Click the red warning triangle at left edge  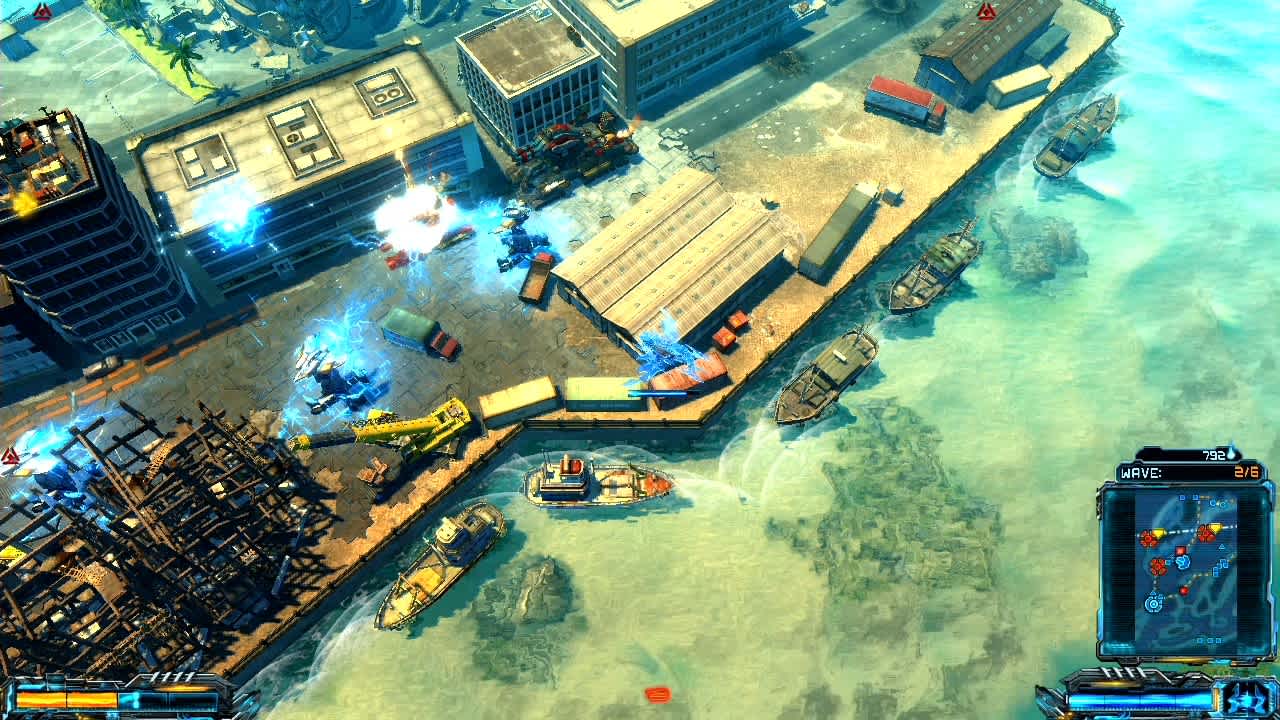pyautogui.click(x=8, y=455)
